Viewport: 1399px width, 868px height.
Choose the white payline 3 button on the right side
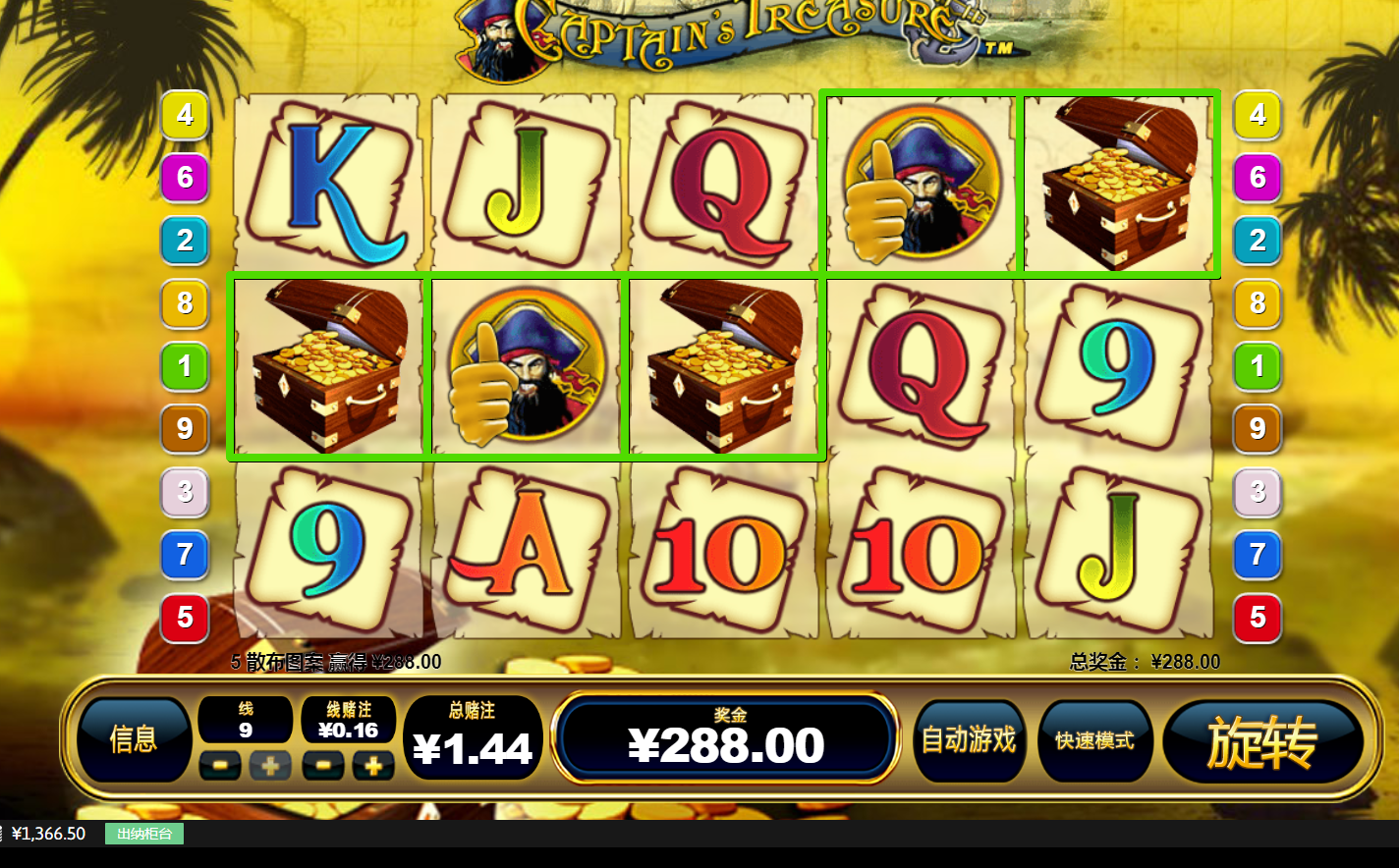coord(1258,491)
